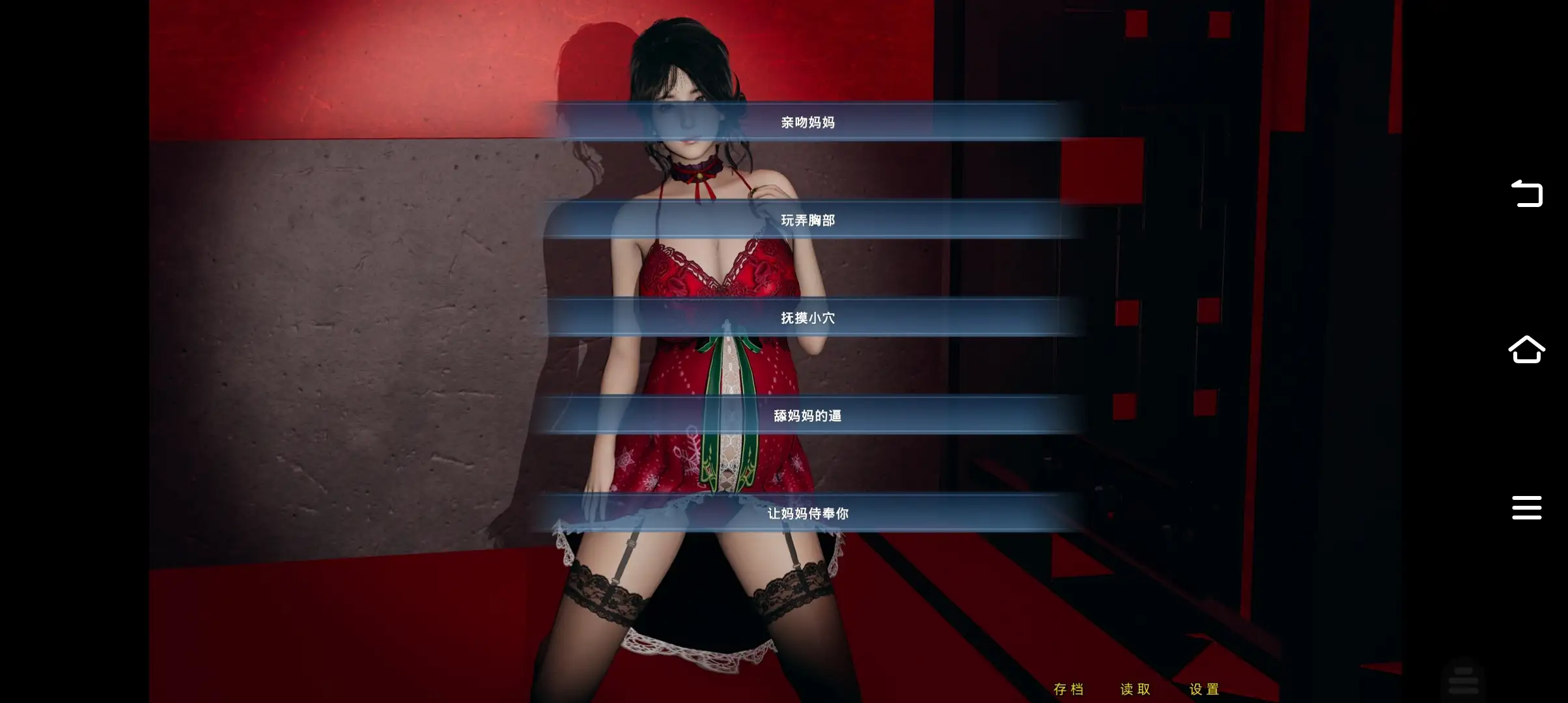Select the "让妈妈侍奉你" option
This screenshot has width=1568, height=703.
[x=807, y=513]
